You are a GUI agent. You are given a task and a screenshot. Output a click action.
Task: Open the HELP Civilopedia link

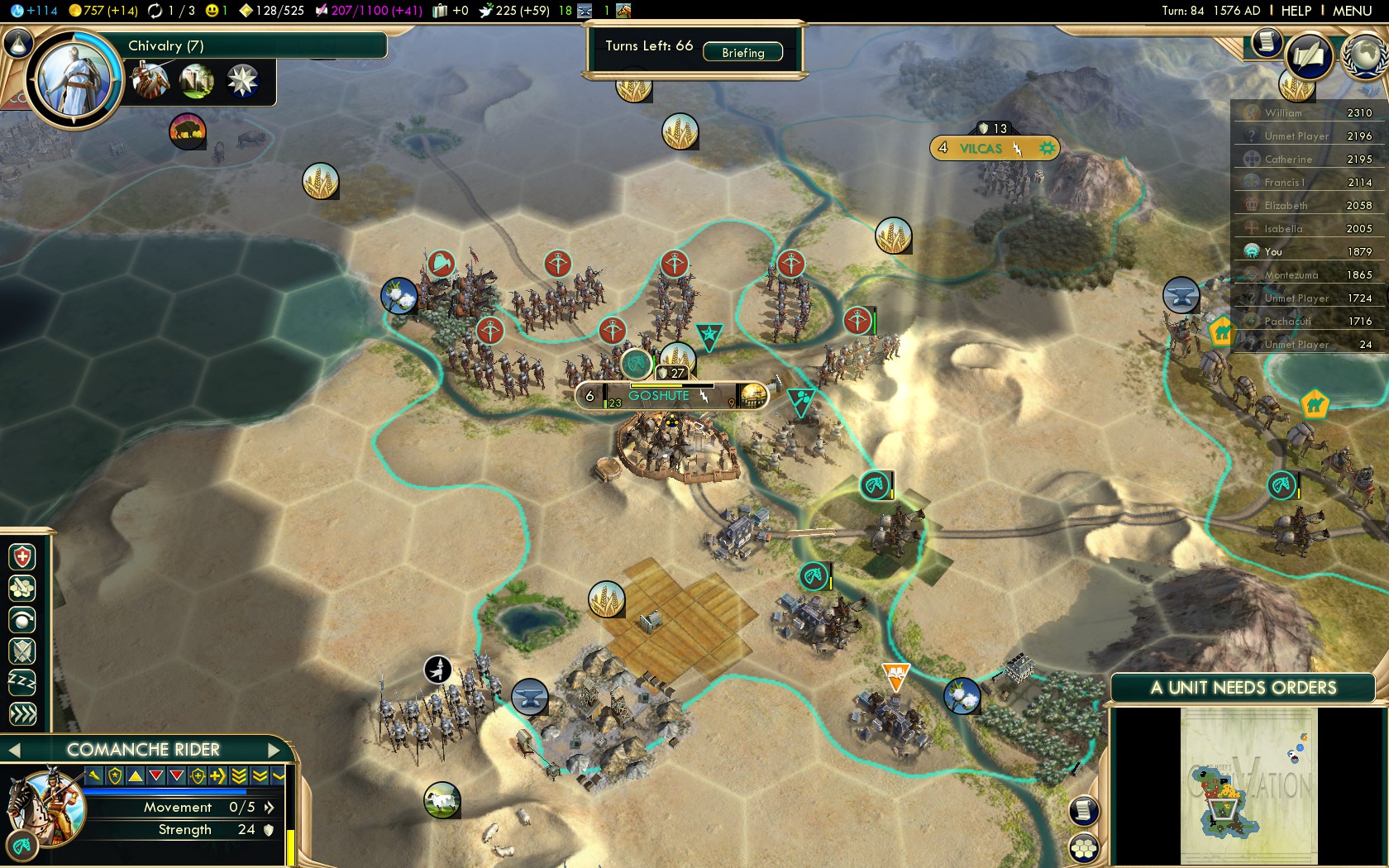point(1296,11)
